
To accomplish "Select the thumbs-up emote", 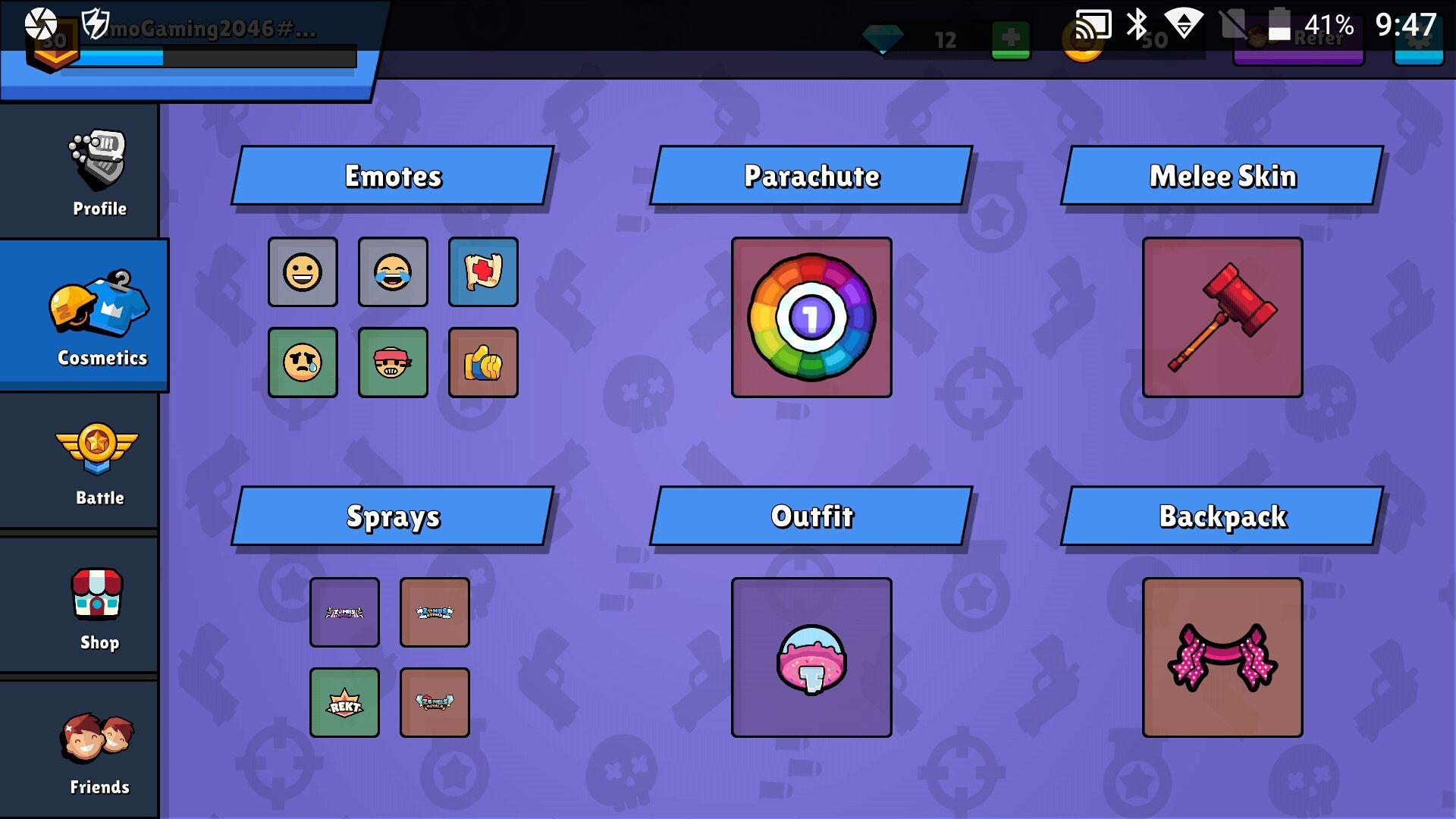I will [483, 362].
